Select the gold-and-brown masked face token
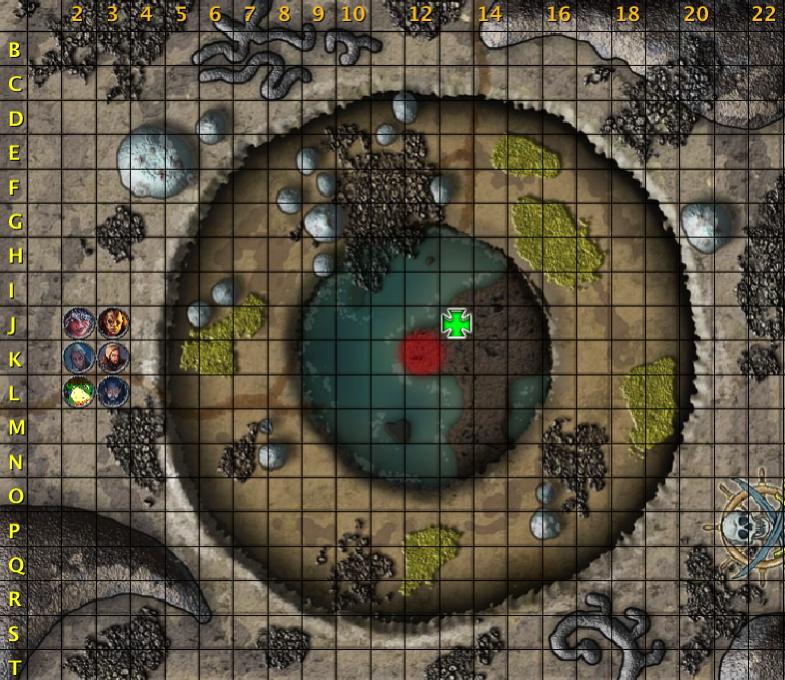Image resolution: width=785 pixels, height=680 pixels. 112,323
